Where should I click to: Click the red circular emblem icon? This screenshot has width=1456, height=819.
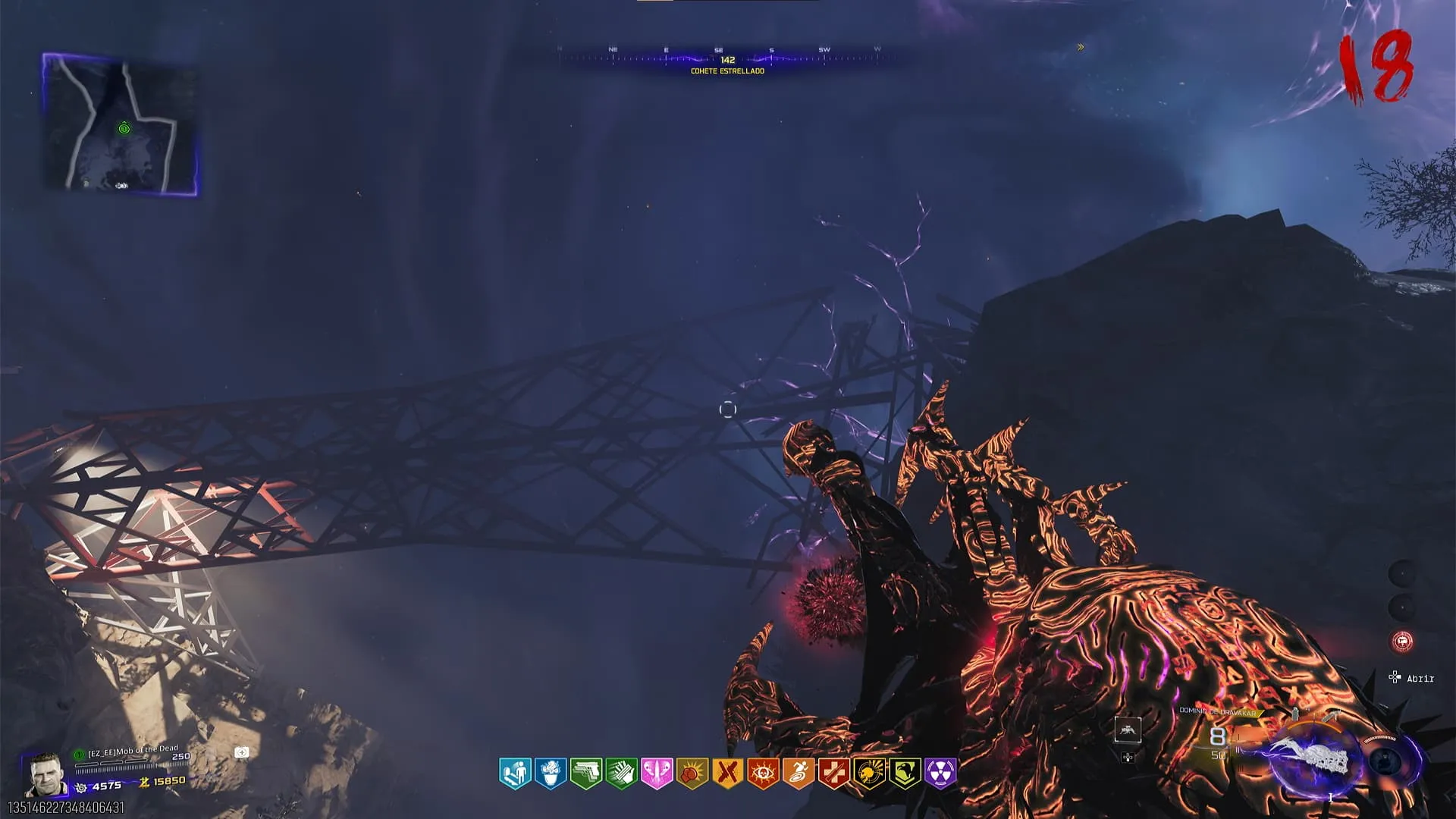coord(1402,642)
